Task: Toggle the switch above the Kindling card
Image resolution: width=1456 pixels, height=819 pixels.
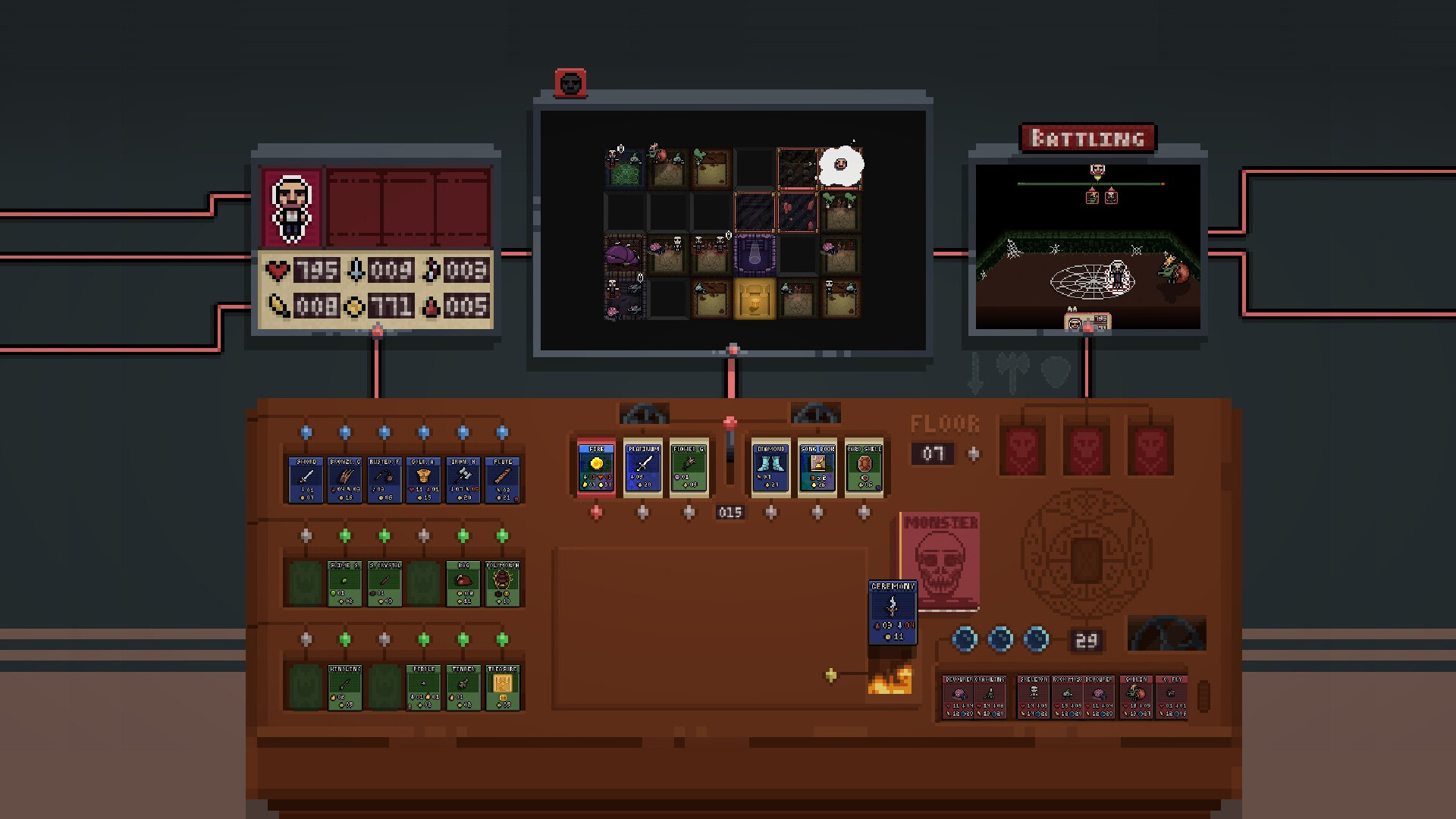Action: tap(345, 641)
